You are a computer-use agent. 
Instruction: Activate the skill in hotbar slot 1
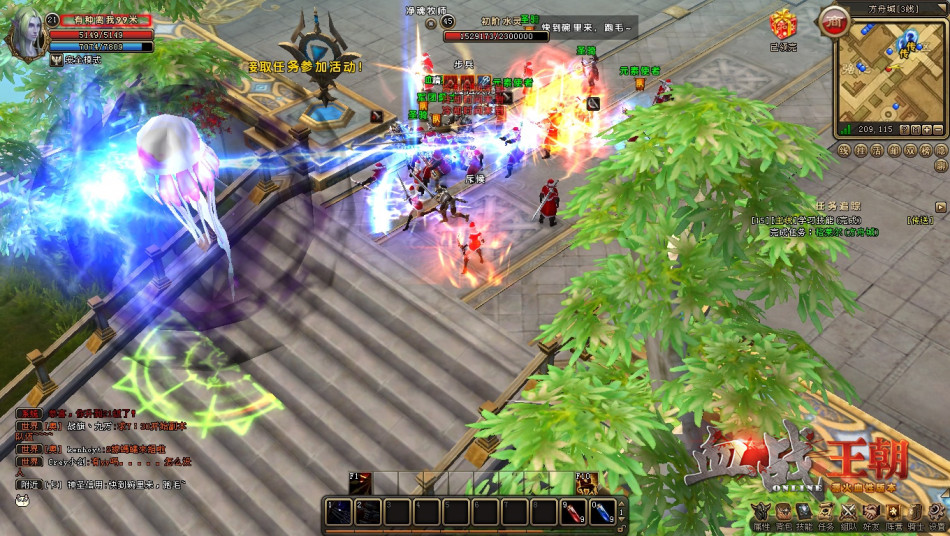(339, 512)
